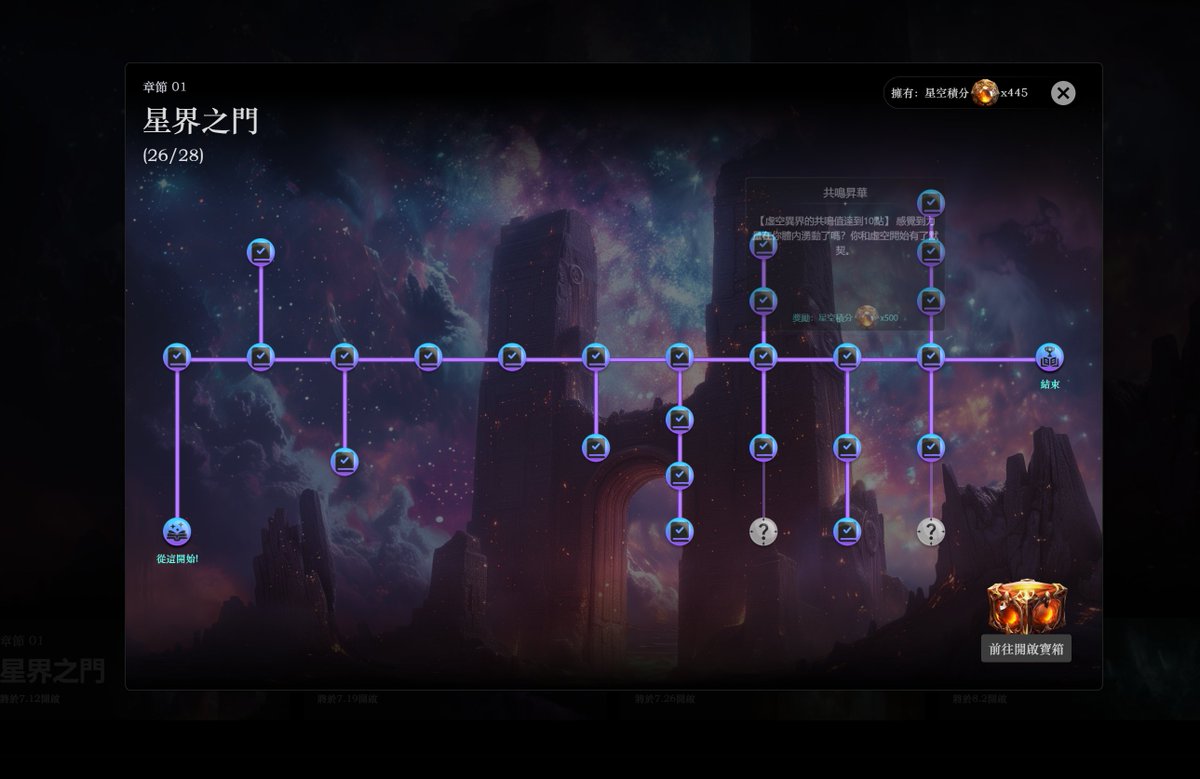Select the 從這開始! starting node
Viewport: 1200px width, 779px height.
pos(177,532)
